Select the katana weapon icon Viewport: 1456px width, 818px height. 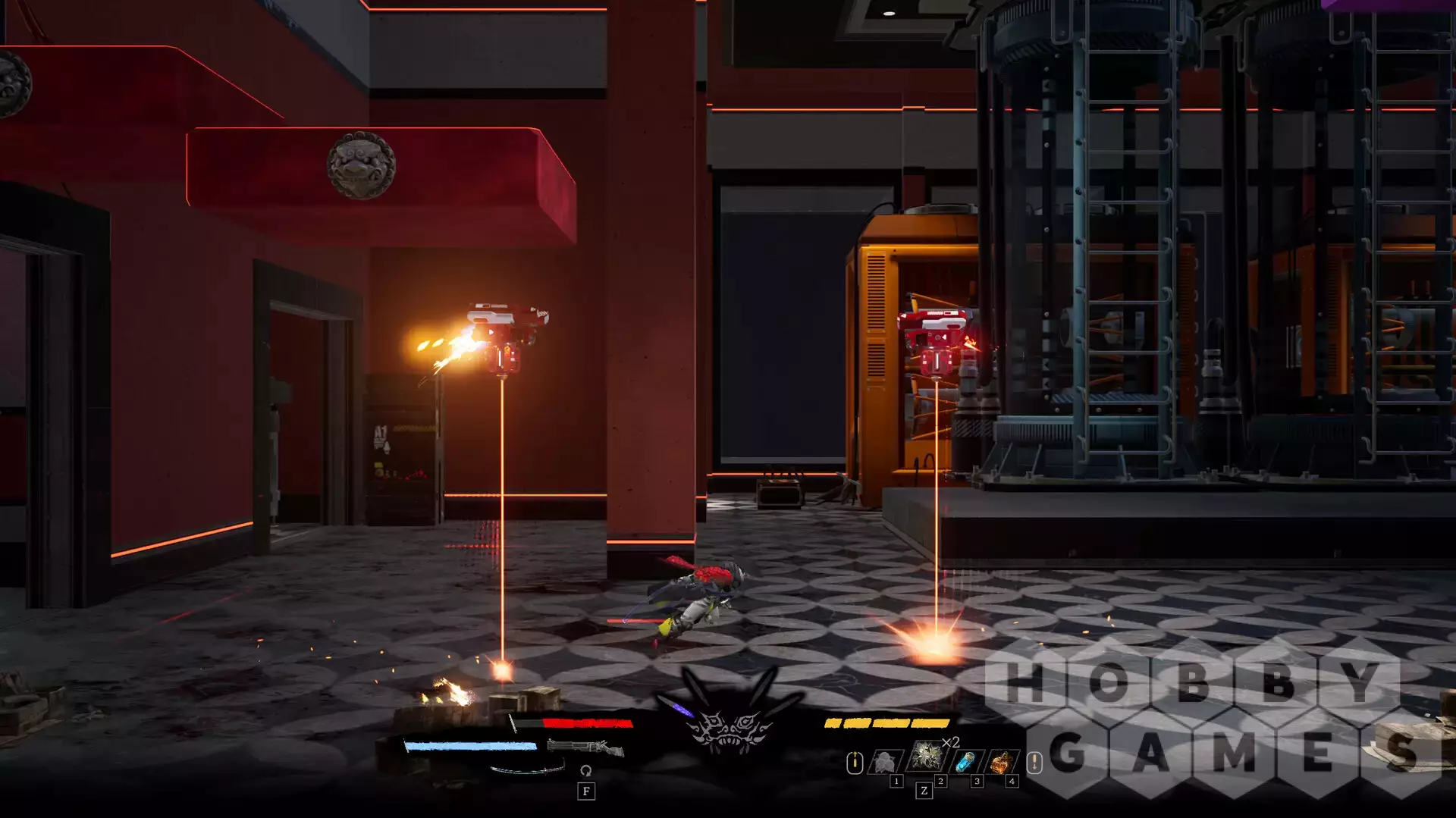click(527, 770)
